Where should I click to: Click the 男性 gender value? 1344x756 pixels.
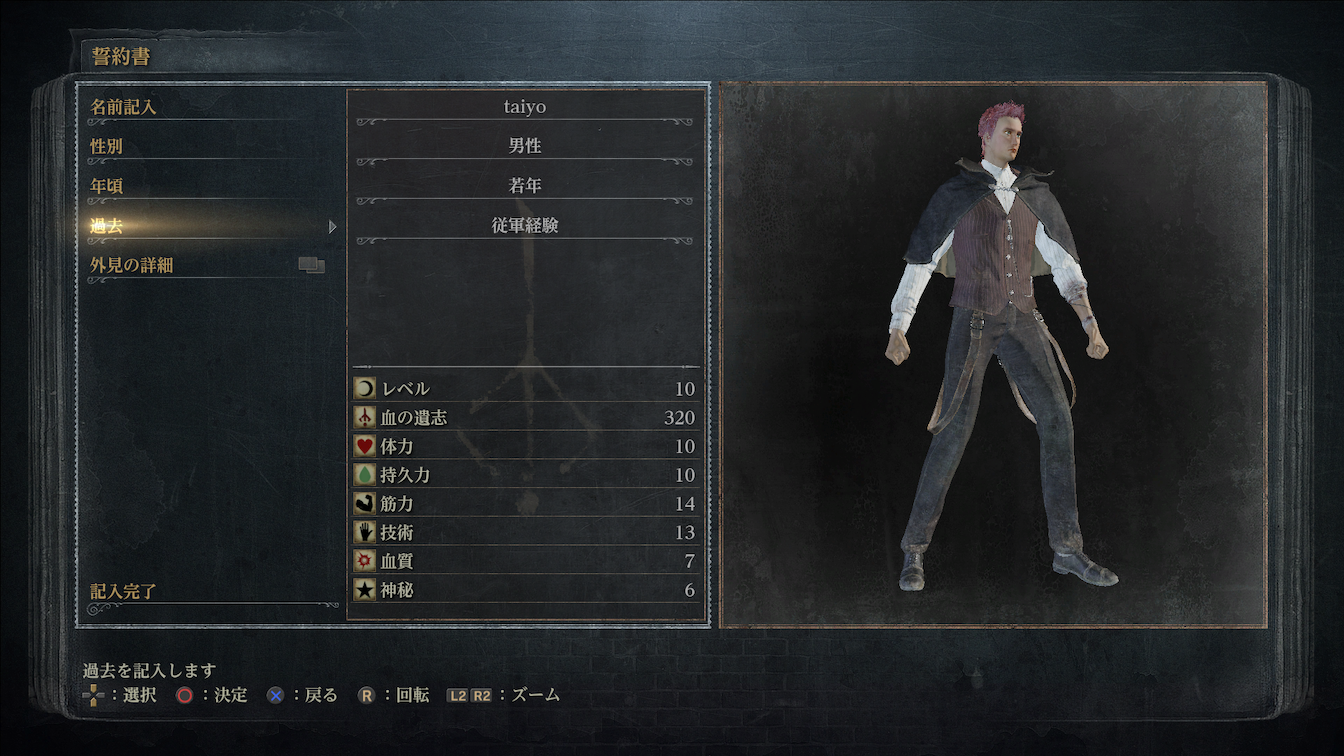click(x=525, y=146)
